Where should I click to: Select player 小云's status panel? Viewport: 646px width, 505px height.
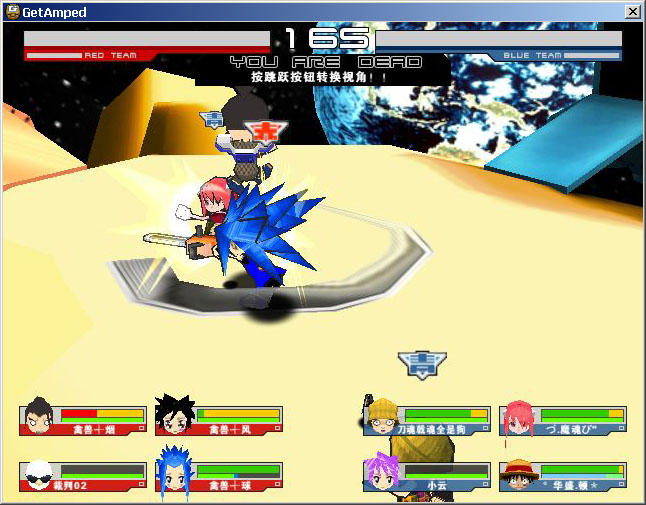coord(428,476)
